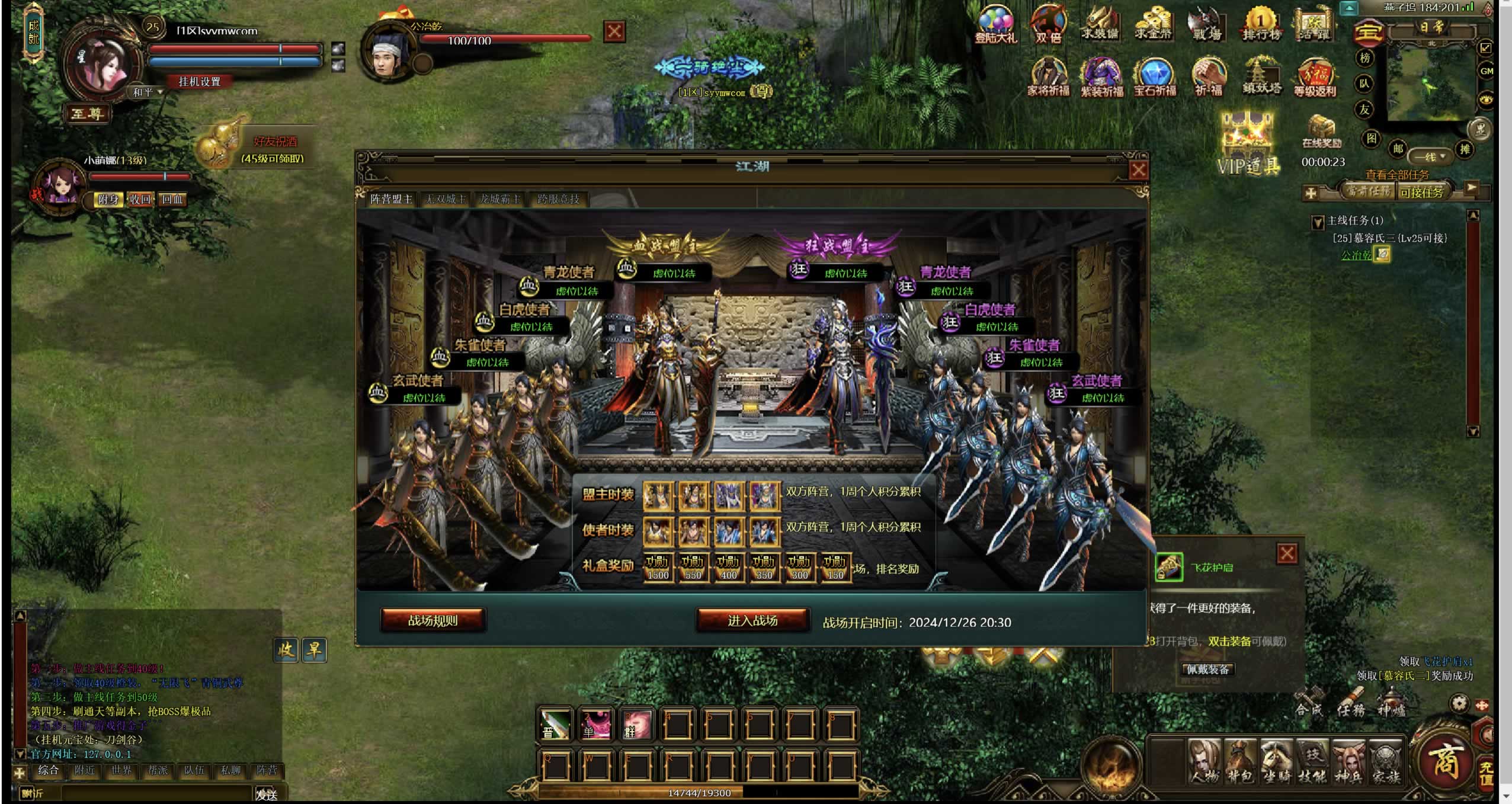Switch chat to the 世界 channel
The width and height of the screenshot is (1512, 804).
(x=121, y=770)
